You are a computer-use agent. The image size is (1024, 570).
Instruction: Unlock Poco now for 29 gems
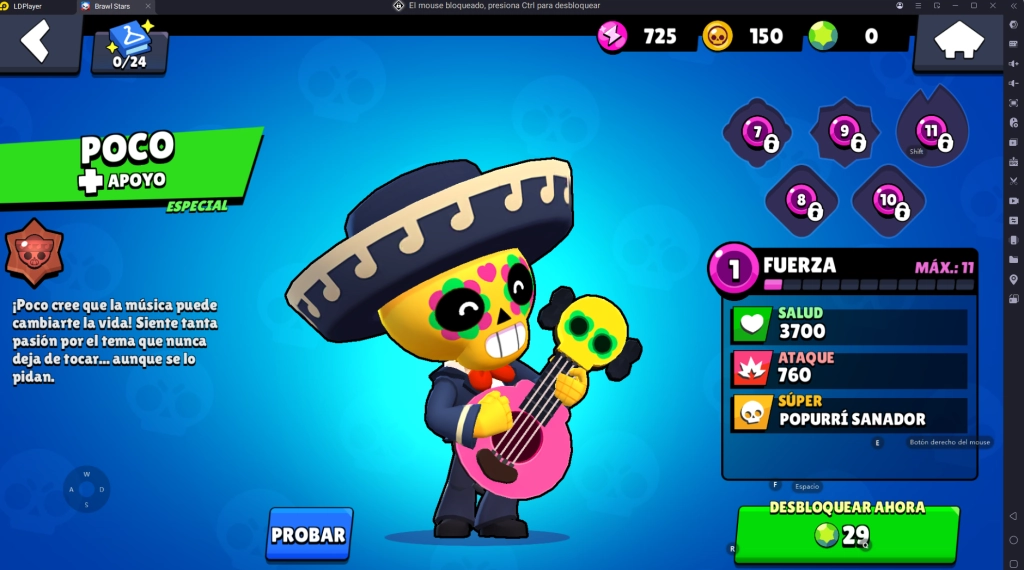coord(846,533)
